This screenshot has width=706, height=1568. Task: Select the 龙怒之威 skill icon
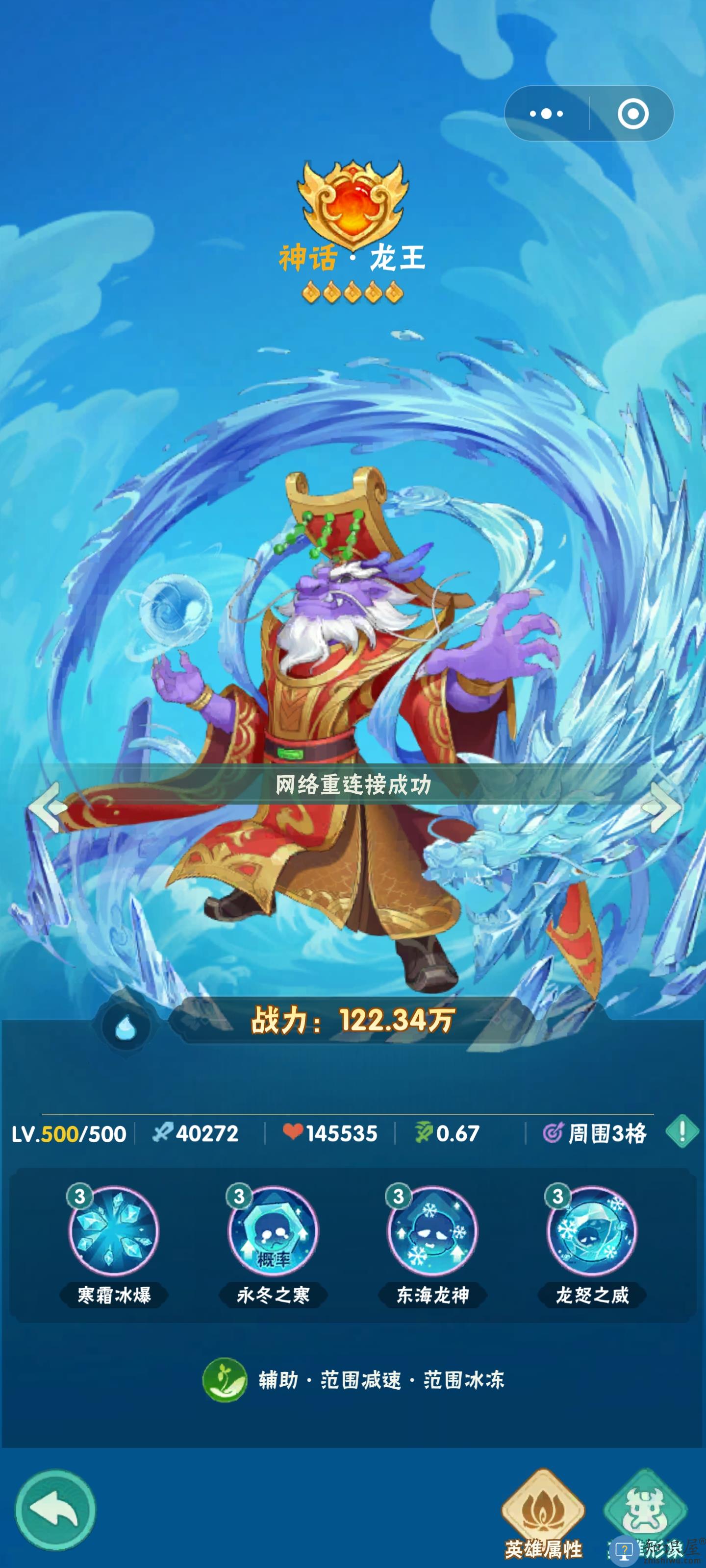click(x=591, y=1231)
